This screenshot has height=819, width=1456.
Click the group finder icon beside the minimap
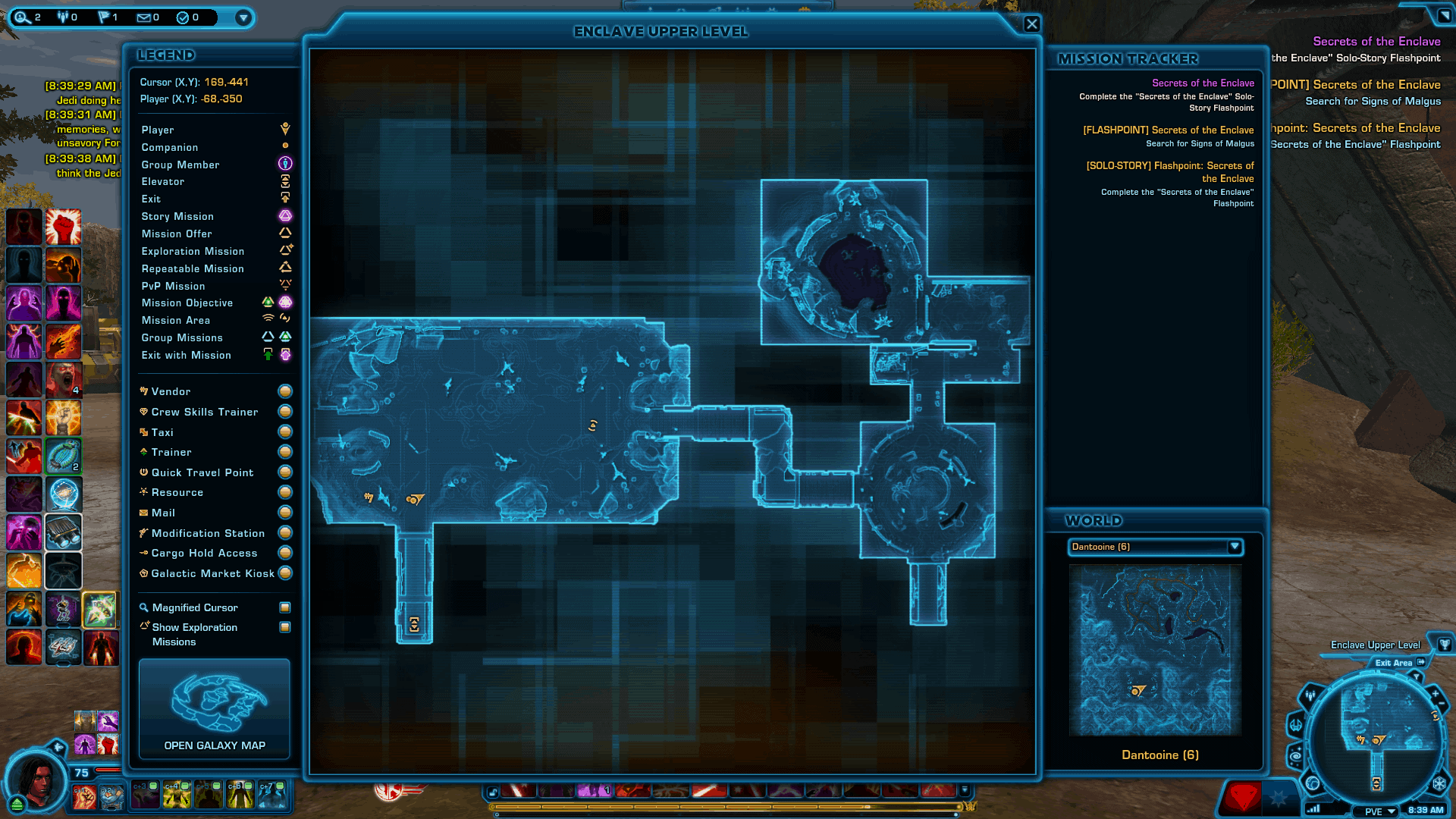[1310, 694]
